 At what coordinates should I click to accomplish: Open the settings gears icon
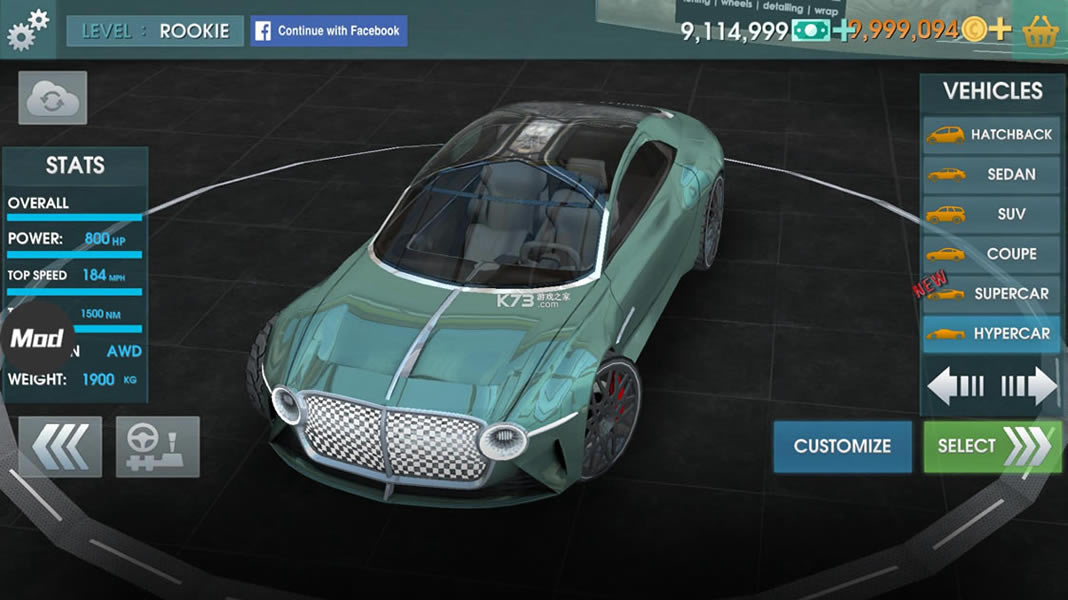click(27, 29)
